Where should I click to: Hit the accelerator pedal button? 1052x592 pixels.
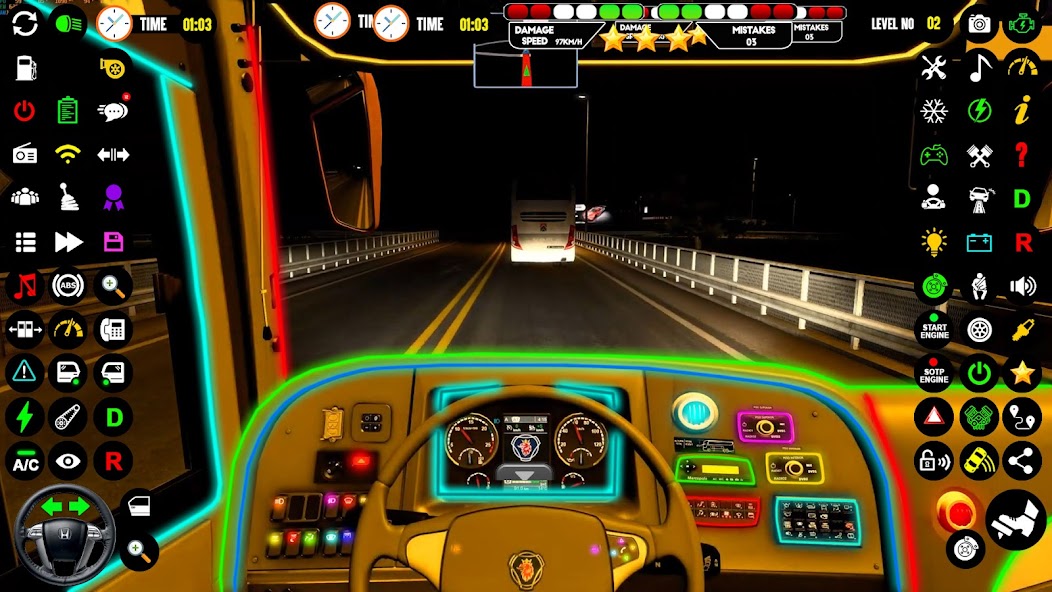[x=1017, y=520]
